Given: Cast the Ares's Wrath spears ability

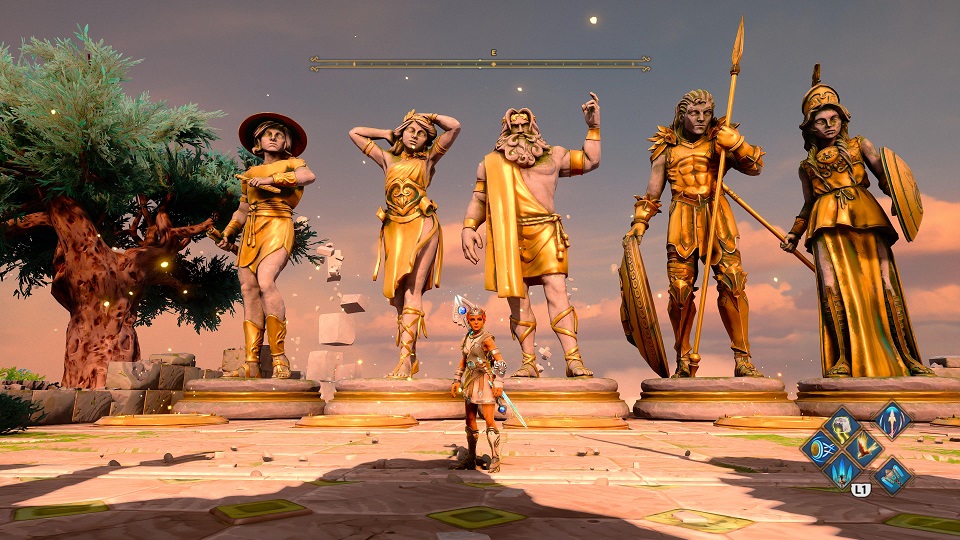Looking at the screenshot, I should pyautogui.click(x=843, y=470).
